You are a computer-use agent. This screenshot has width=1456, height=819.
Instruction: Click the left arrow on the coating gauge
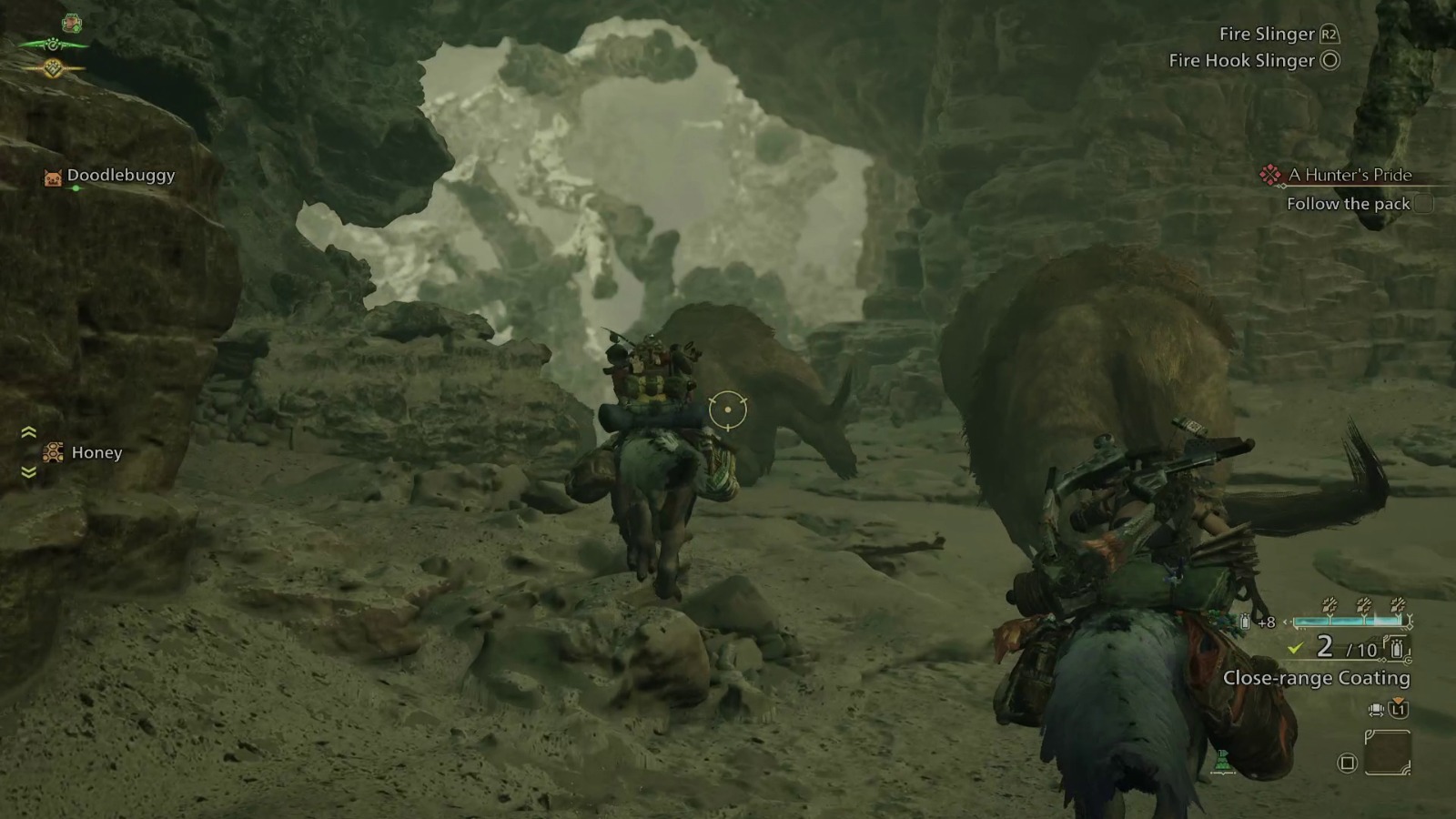pos(1286,621)
